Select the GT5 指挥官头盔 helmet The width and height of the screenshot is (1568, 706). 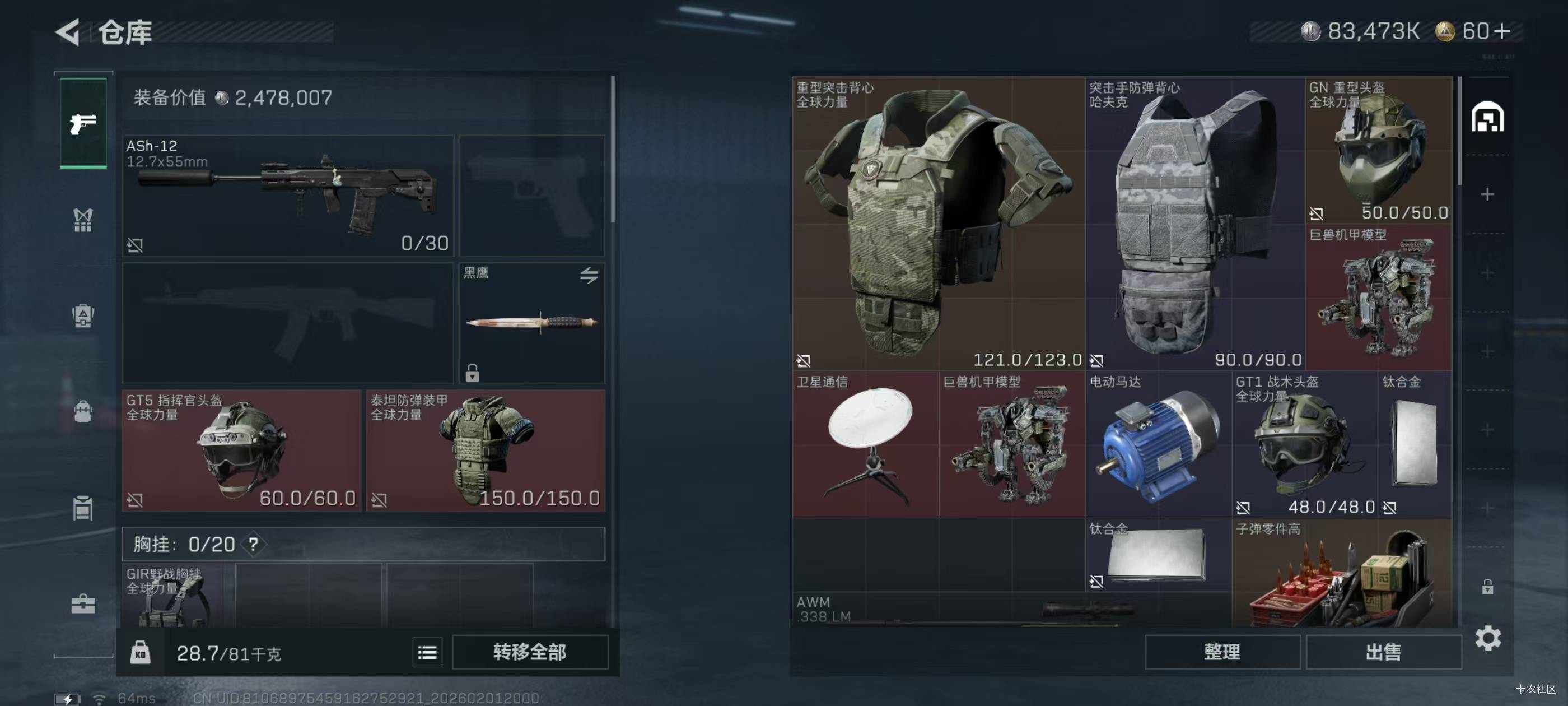[242, 450]
